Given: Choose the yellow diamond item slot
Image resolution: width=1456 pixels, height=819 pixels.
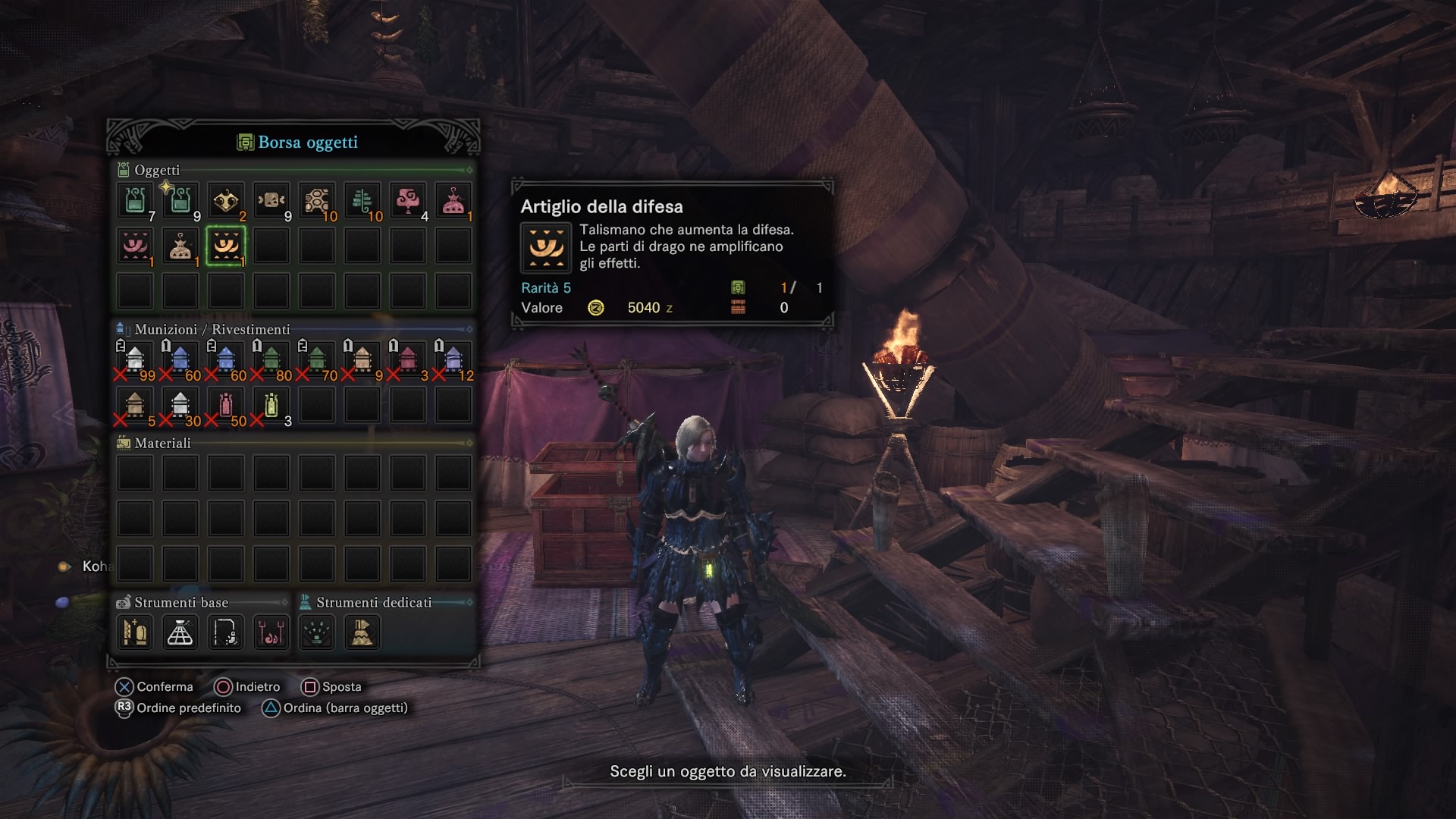Looking at the screenshot, I should pos(226,201).
